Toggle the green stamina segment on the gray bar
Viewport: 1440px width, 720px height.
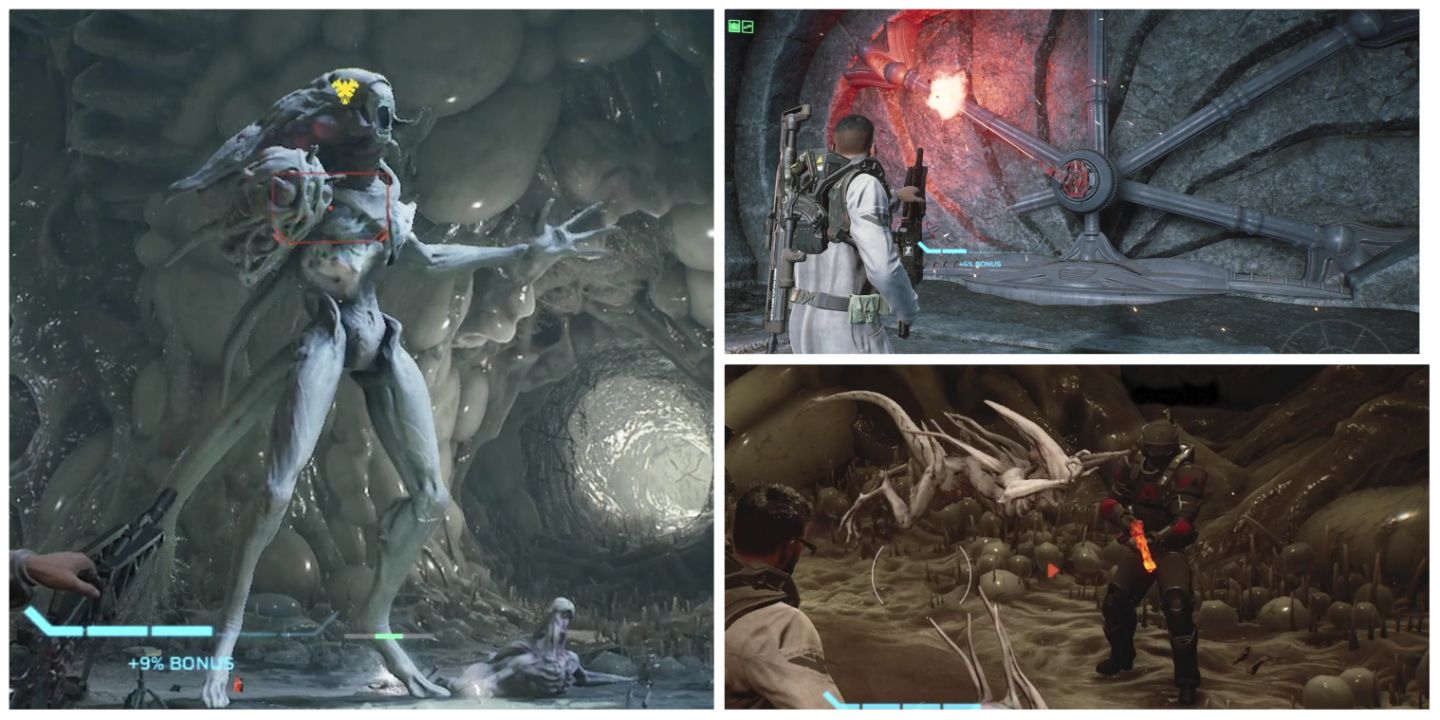pyautogui.click(x=389, y=636)
